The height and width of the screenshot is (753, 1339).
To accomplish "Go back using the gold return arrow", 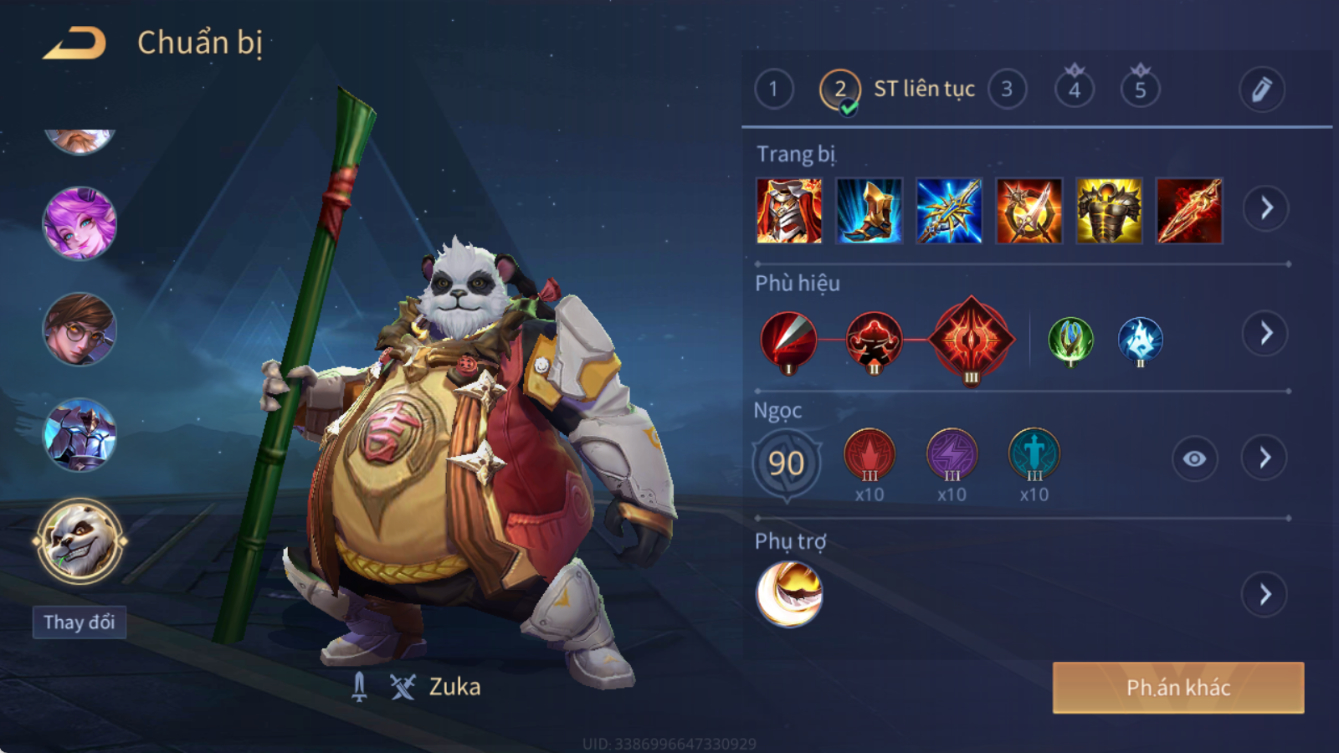I will 75,43.
